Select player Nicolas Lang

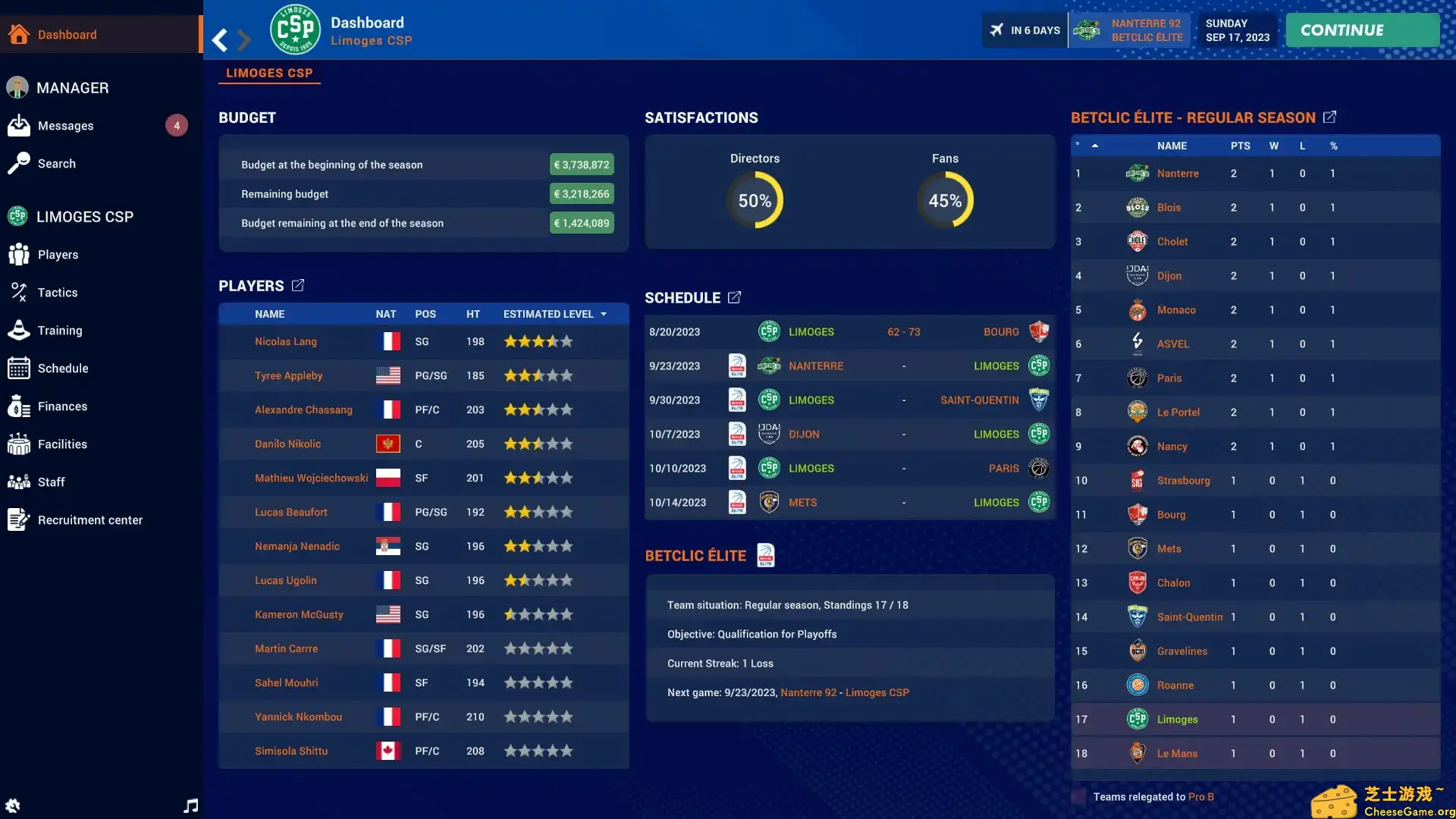(x=286, y=342)
